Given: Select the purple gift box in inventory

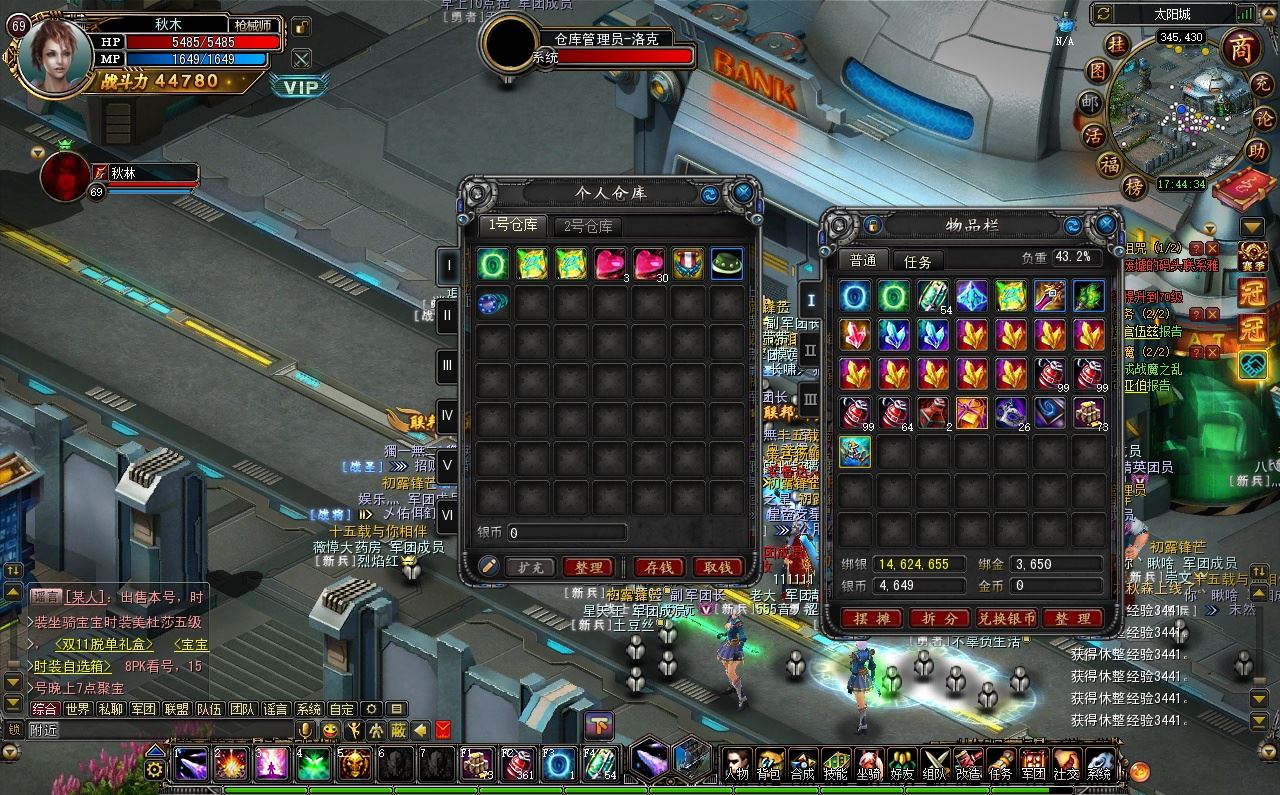Looking at the screenshot, I should pos(971,412).
